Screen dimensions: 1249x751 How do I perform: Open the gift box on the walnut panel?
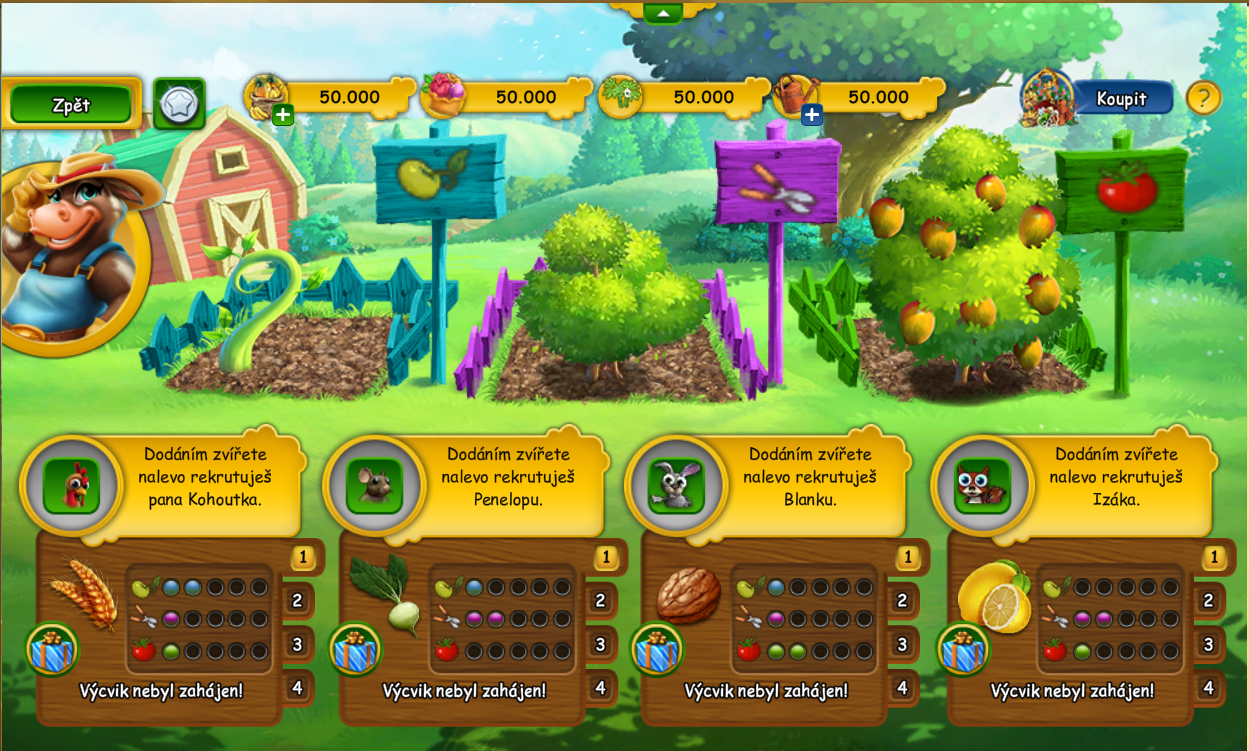coord(657,650)
